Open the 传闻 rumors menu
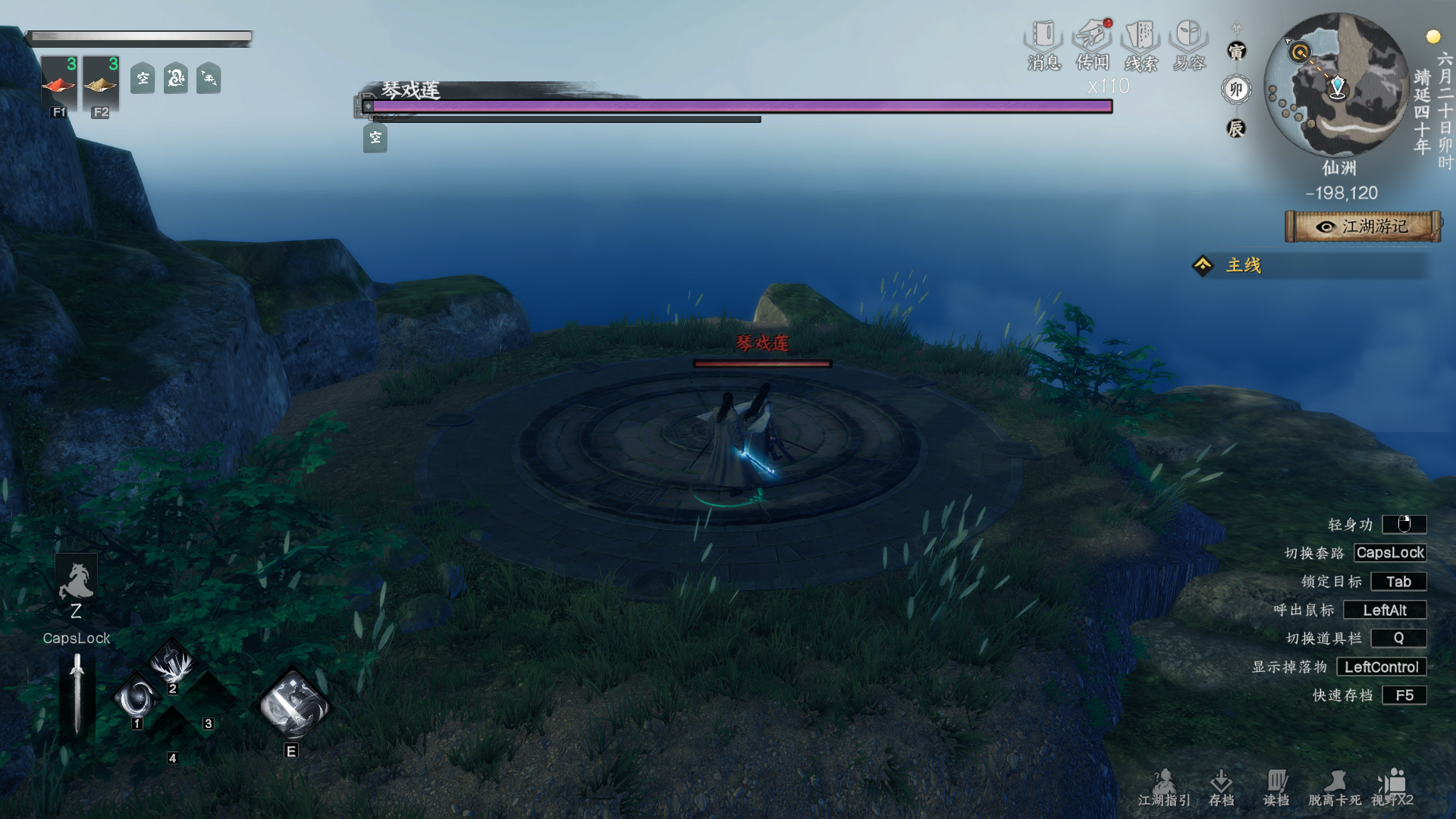Image resolution: width=1456 pixels, height=819 pixels. pyautogui.click(x=1093, y=45)
